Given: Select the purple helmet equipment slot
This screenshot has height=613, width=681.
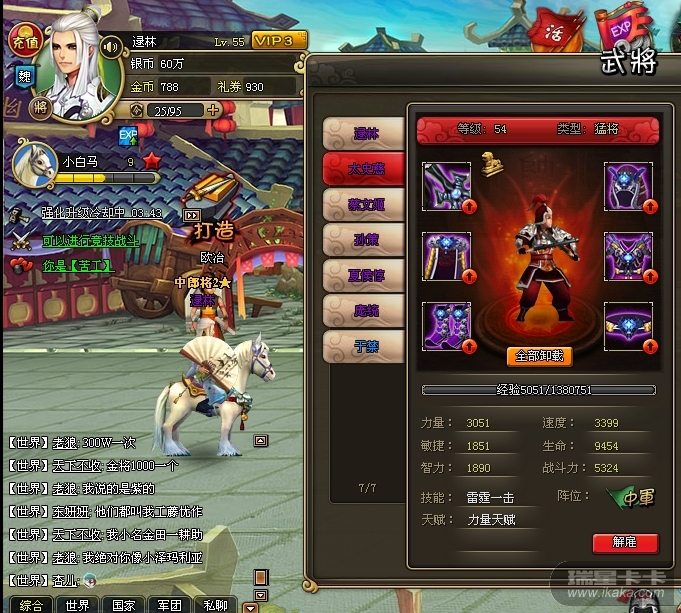Looking at the screenshot, I should pos(628,186).
